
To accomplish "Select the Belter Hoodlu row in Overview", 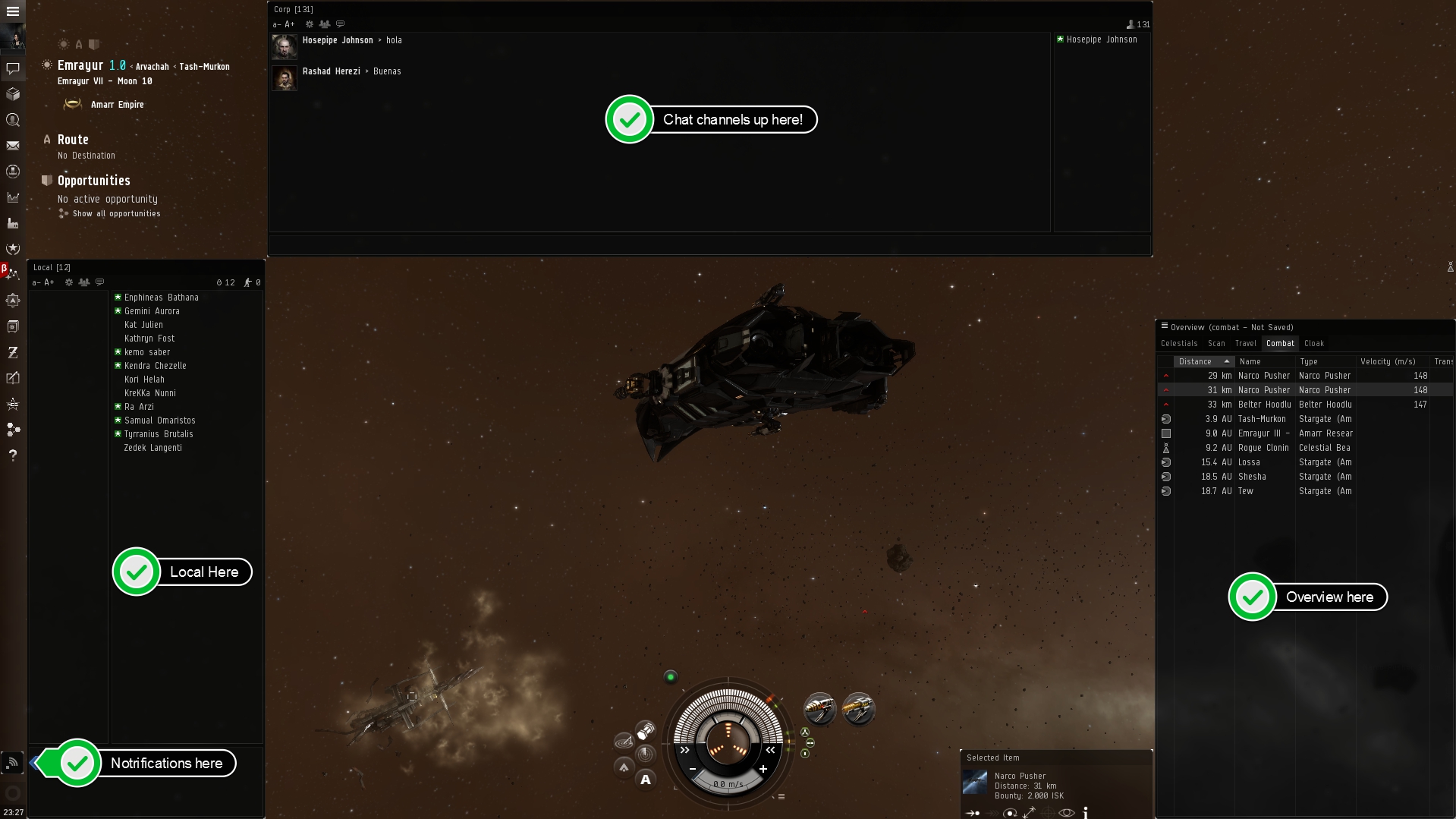I will [1266, 405].
